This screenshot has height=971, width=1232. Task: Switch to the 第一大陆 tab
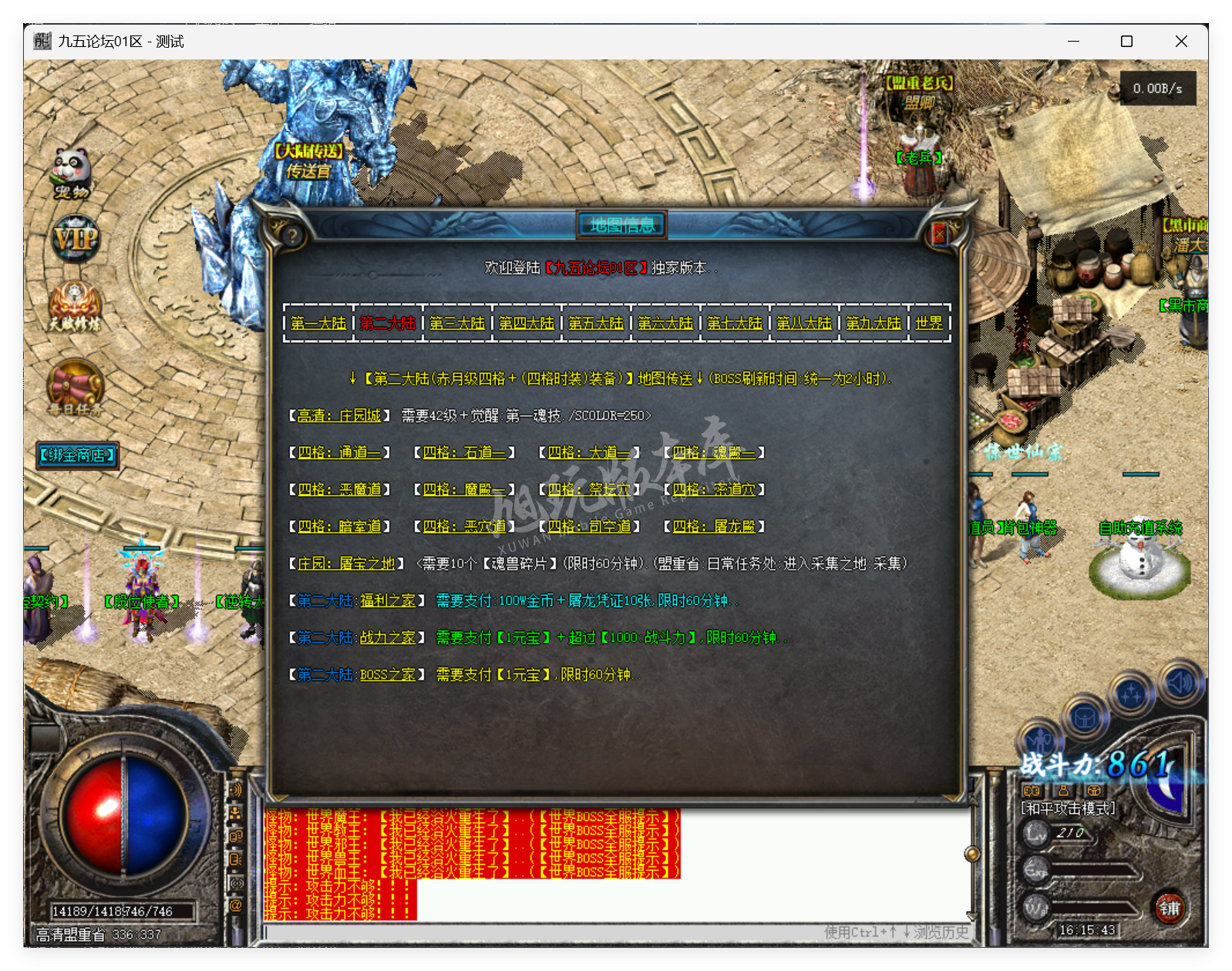(x=317, y=324)
